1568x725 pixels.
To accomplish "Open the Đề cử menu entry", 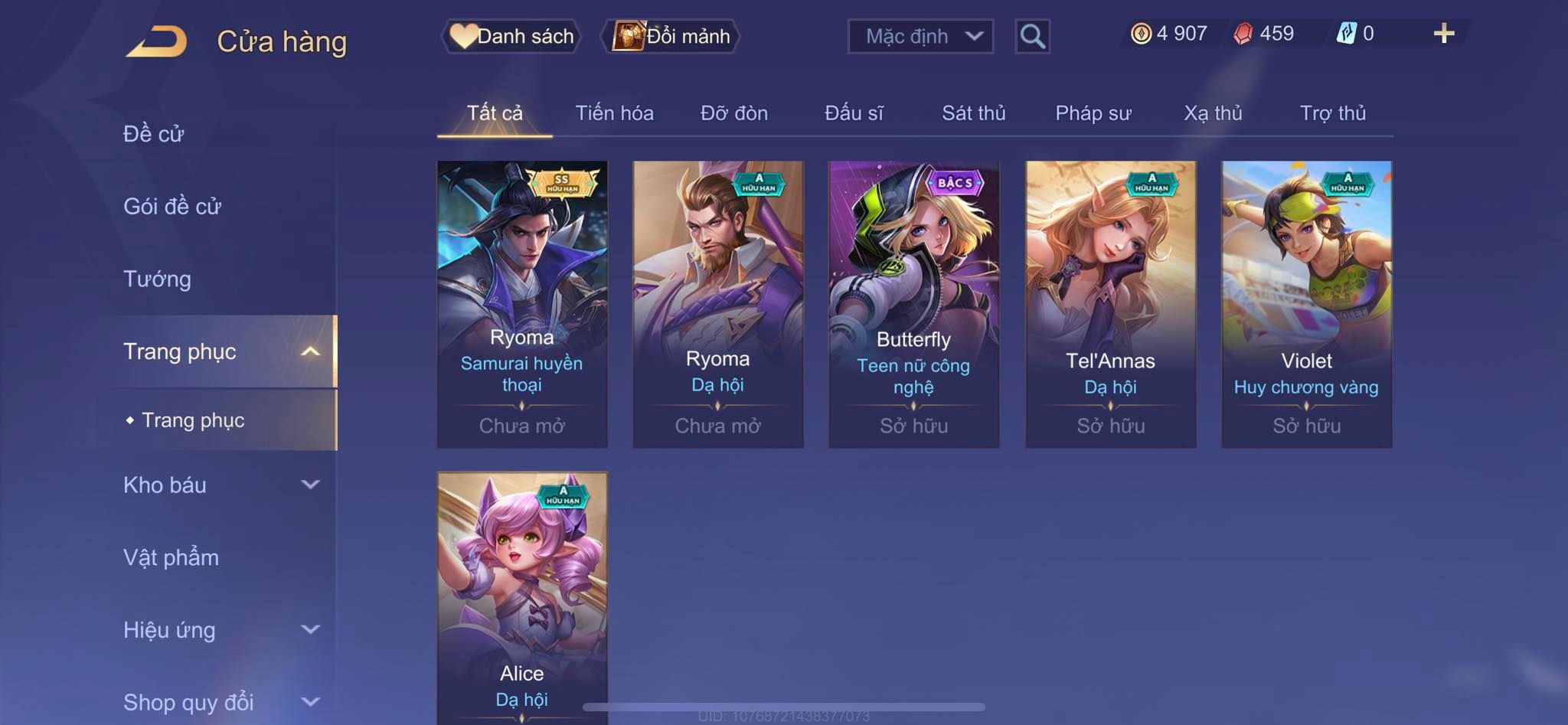I will click(154, 134).
